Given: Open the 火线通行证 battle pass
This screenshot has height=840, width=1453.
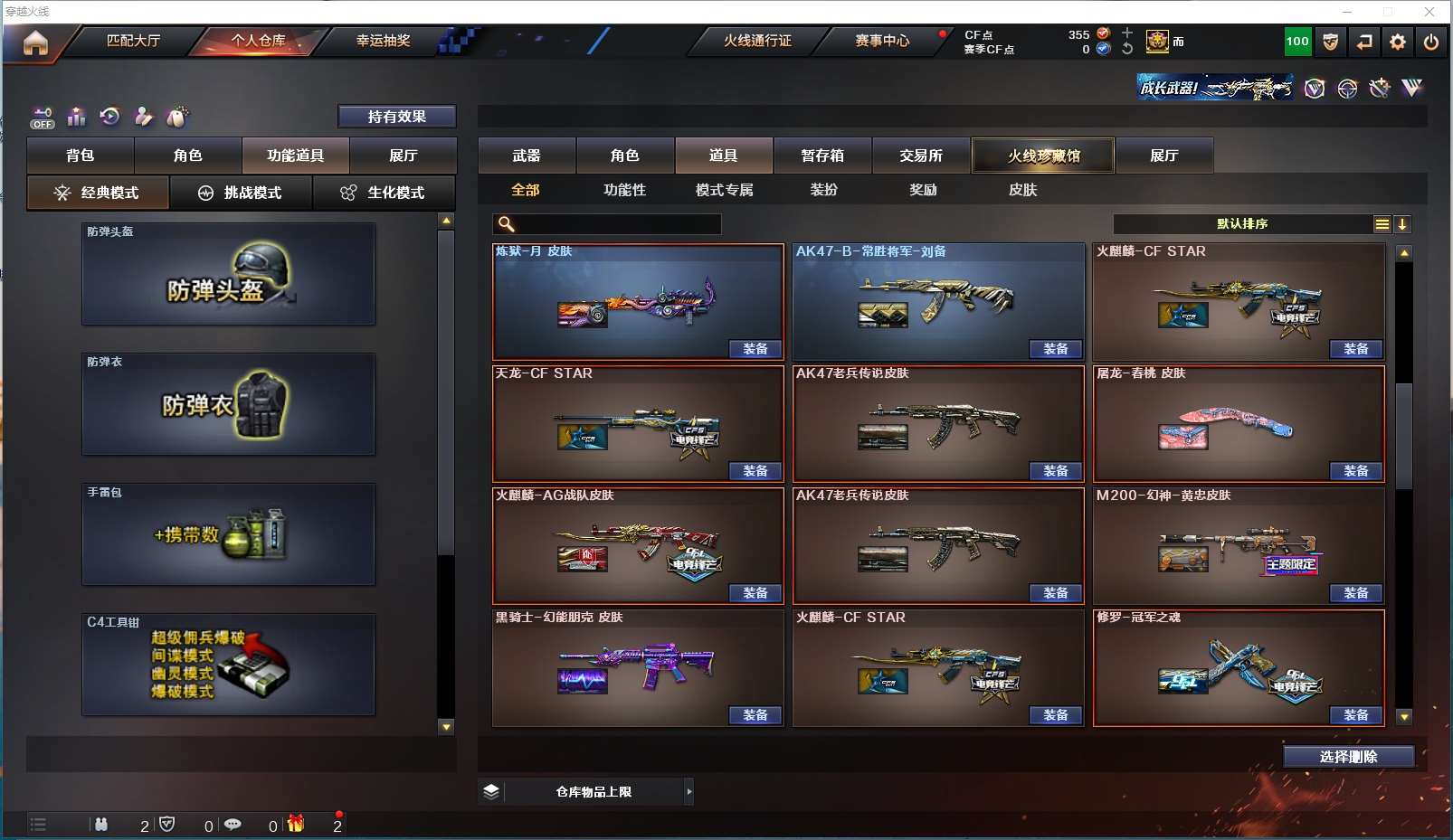Looking at the screenshot, I should [x=757, y=41].
